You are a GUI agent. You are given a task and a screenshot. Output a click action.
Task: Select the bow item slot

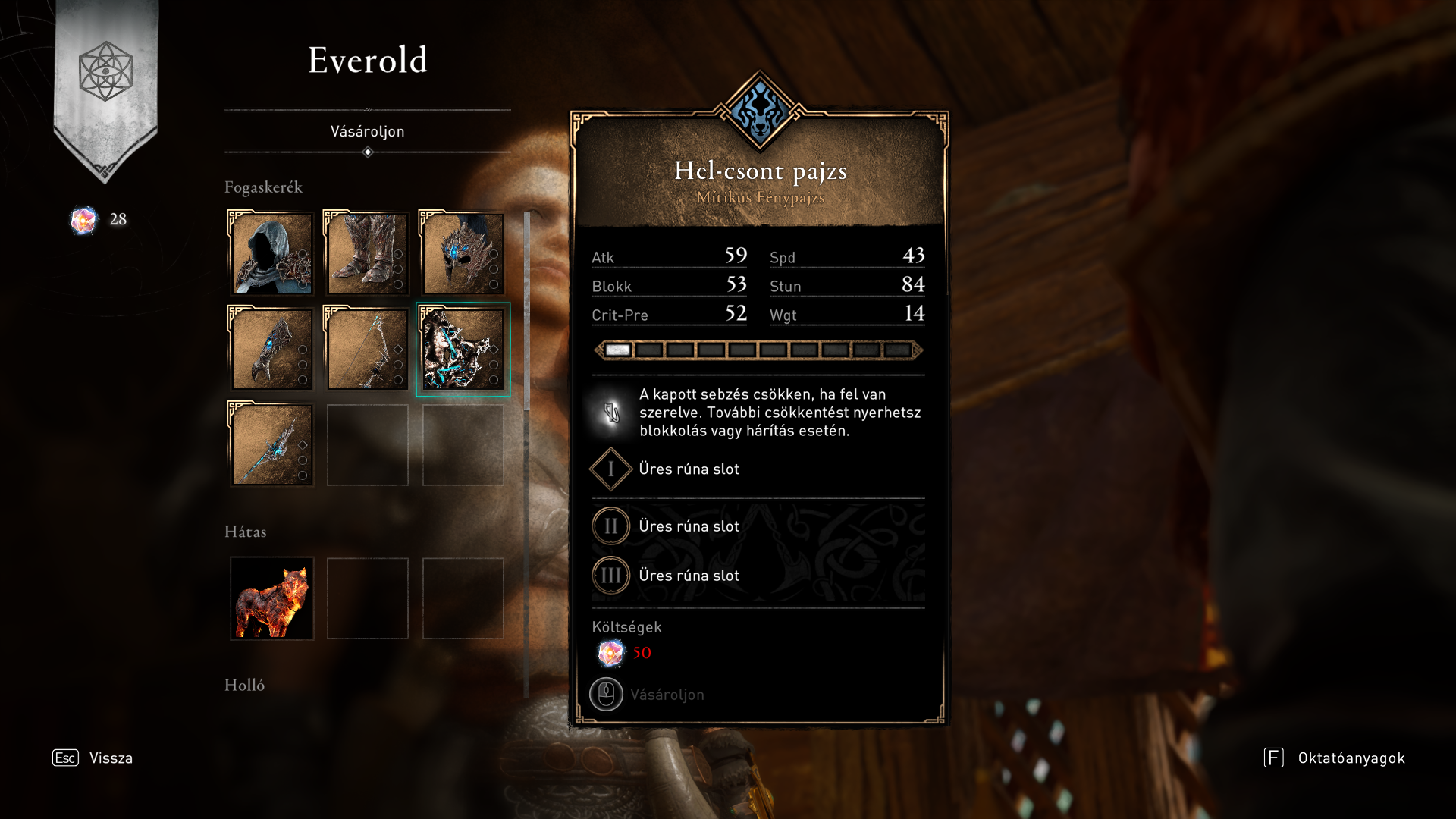[x=367, y=349]
